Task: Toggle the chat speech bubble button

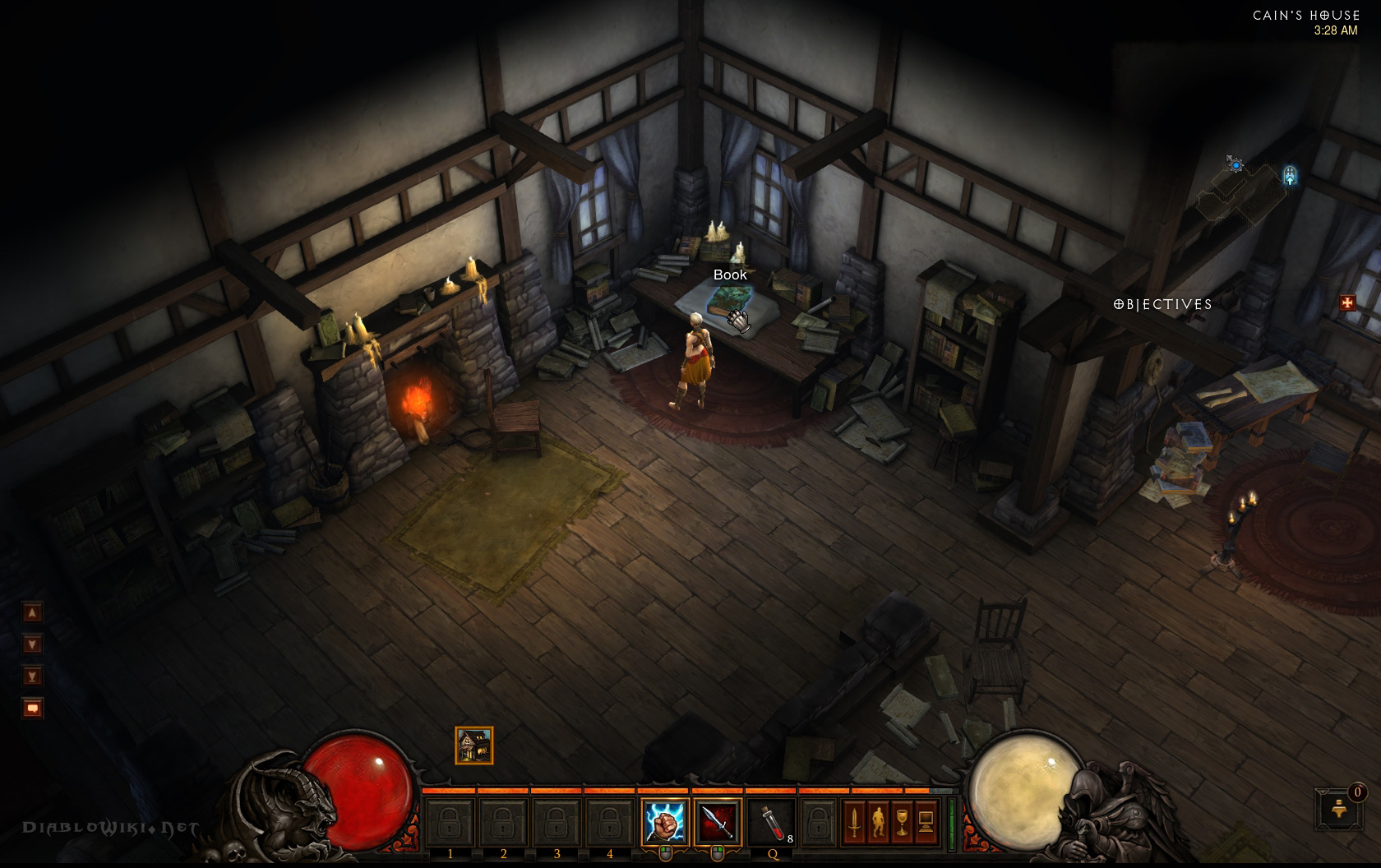Action: click(33, 708)
